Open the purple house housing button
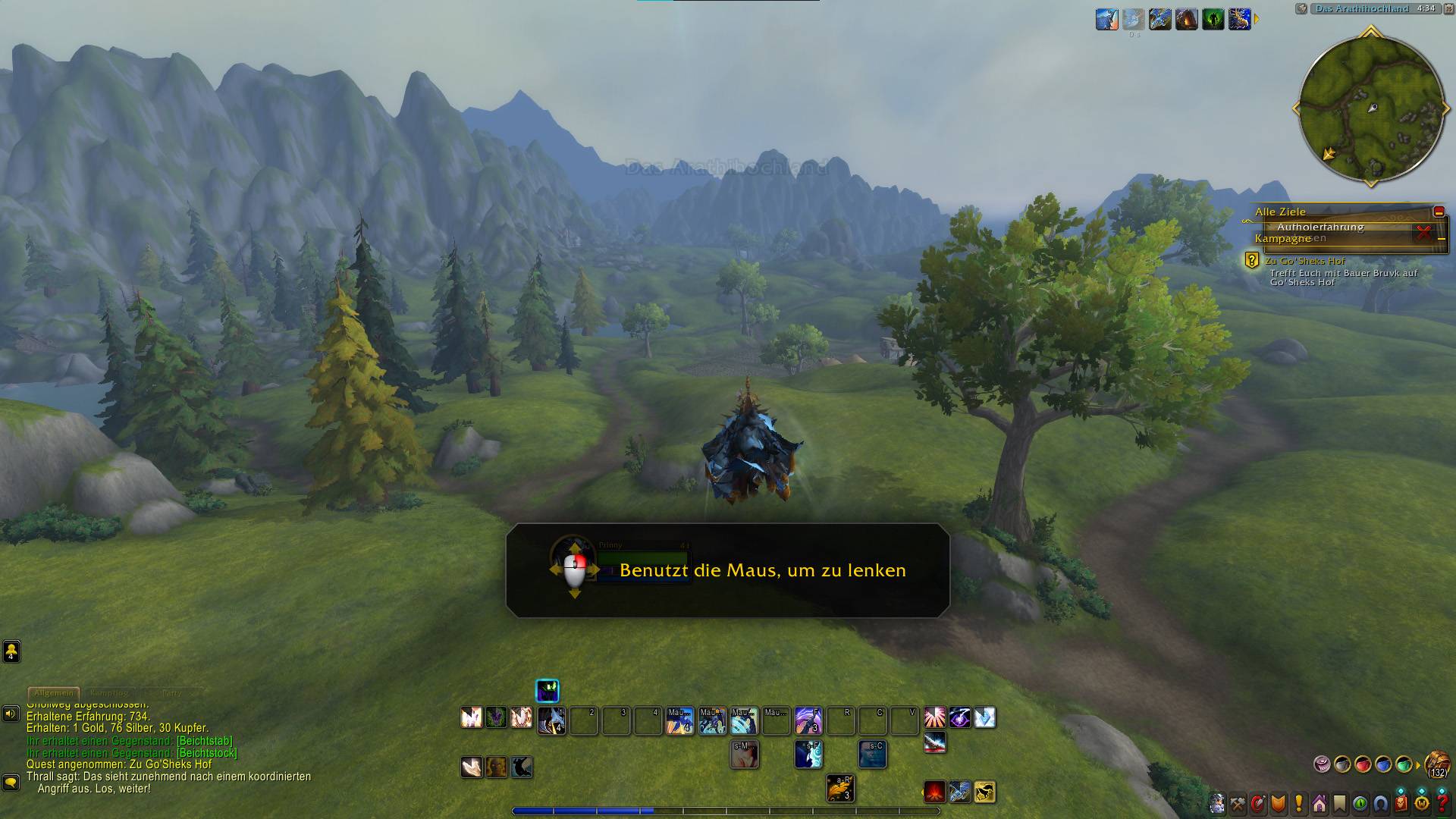Image resolution: width=1456 pixels, height=819 pixels. pos(1319,803)
